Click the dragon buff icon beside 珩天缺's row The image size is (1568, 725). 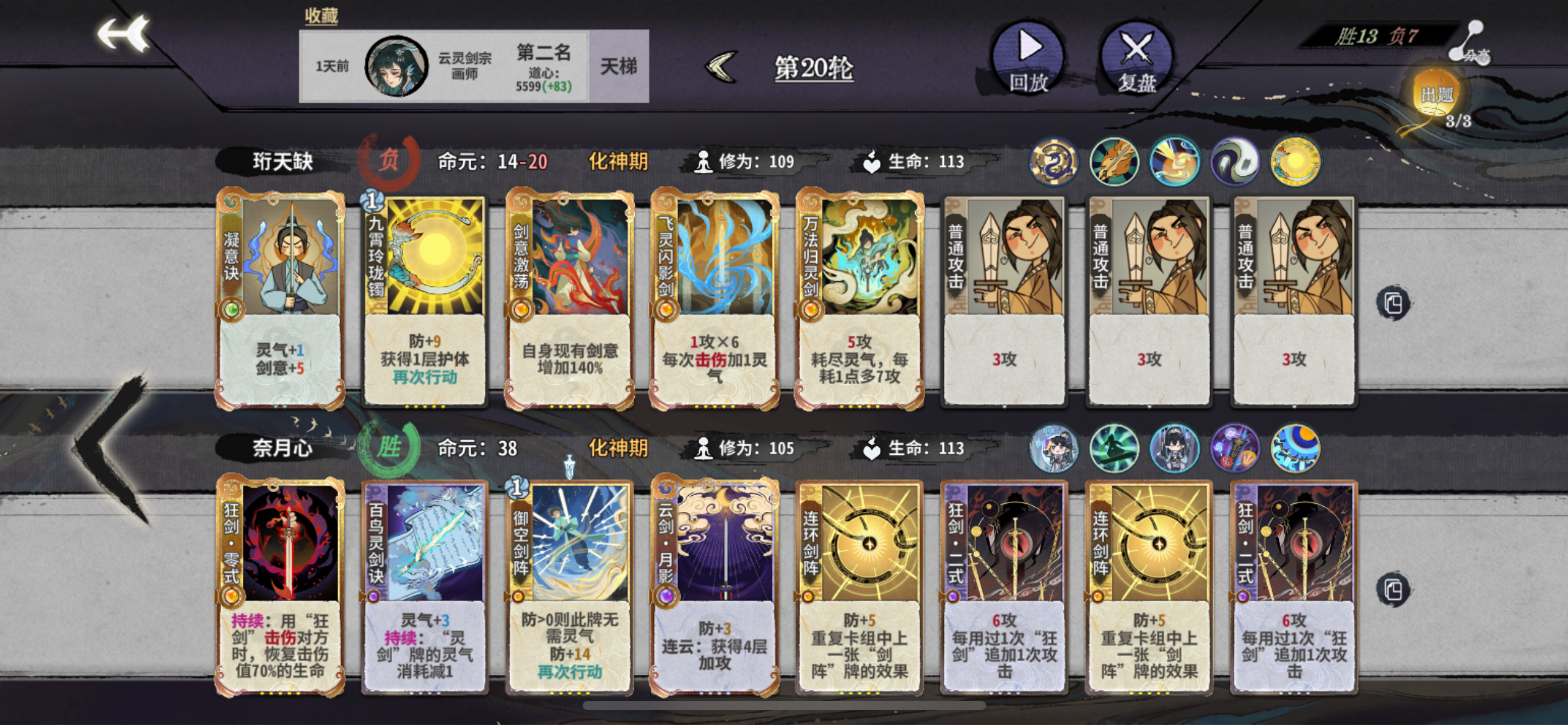(x=1053, y=161)
